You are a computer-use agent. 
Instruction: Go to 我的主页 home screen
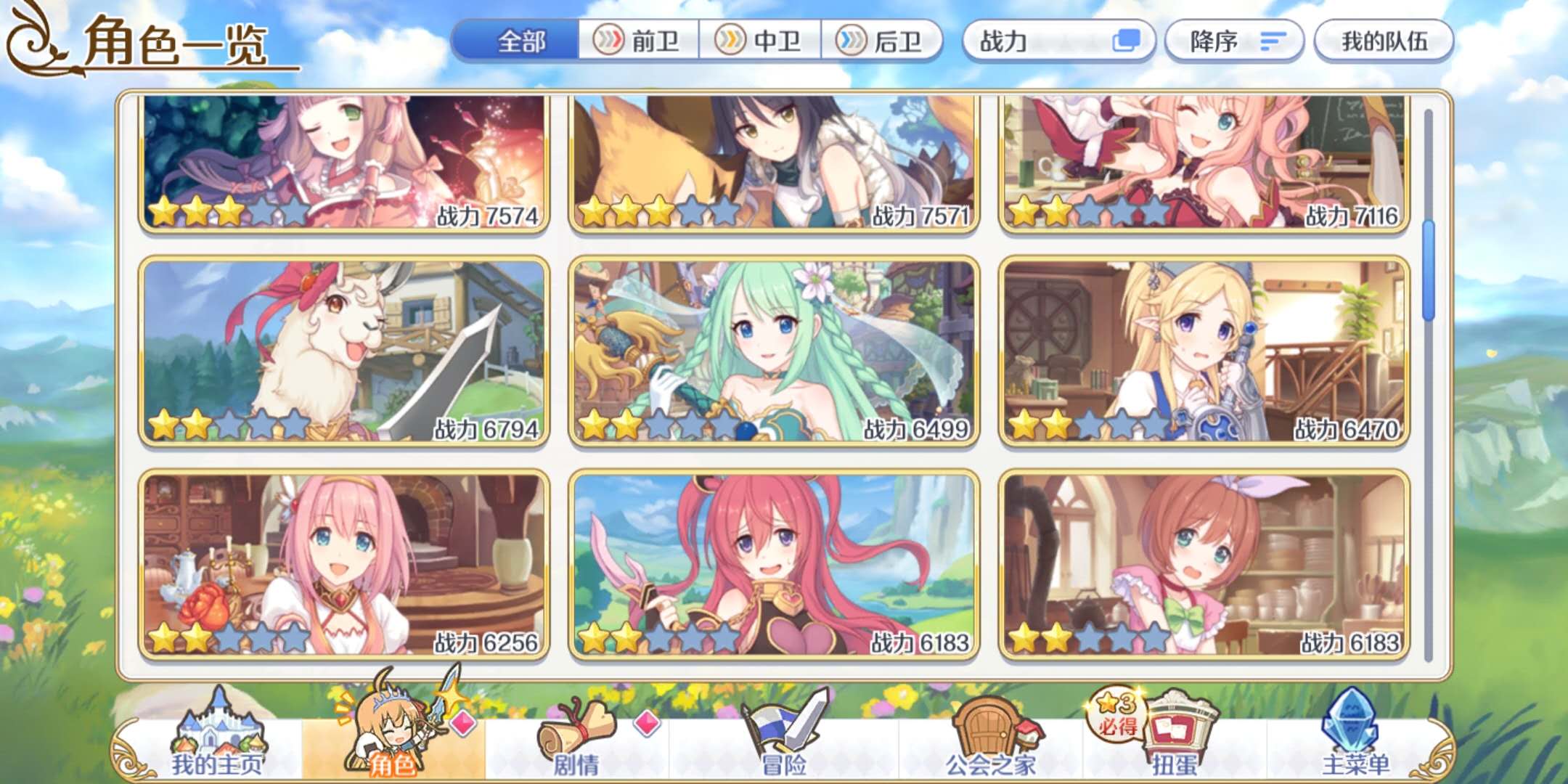(x=217, y=740)
